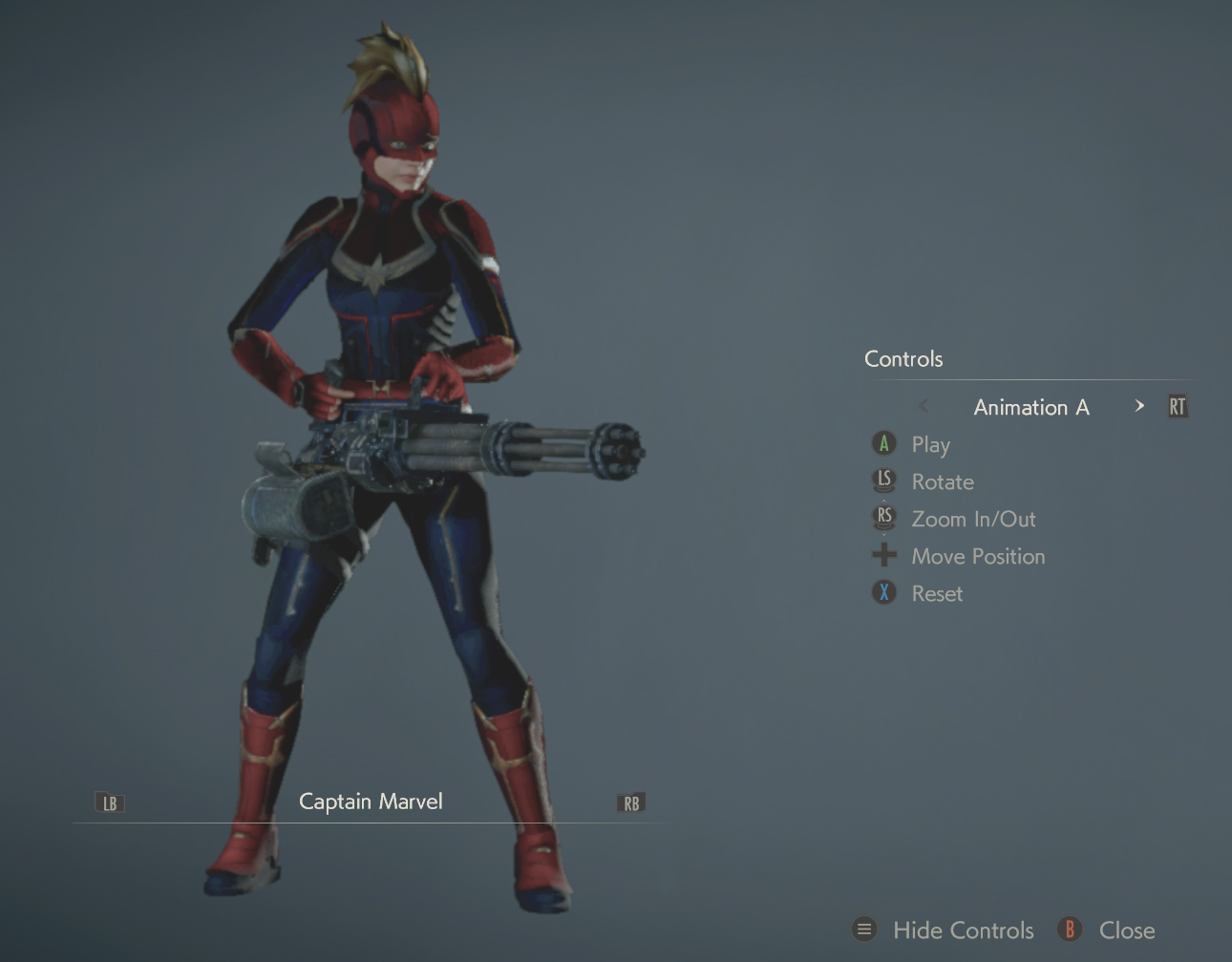Select the Zoom In/Out control entry

tap(972, 519)
